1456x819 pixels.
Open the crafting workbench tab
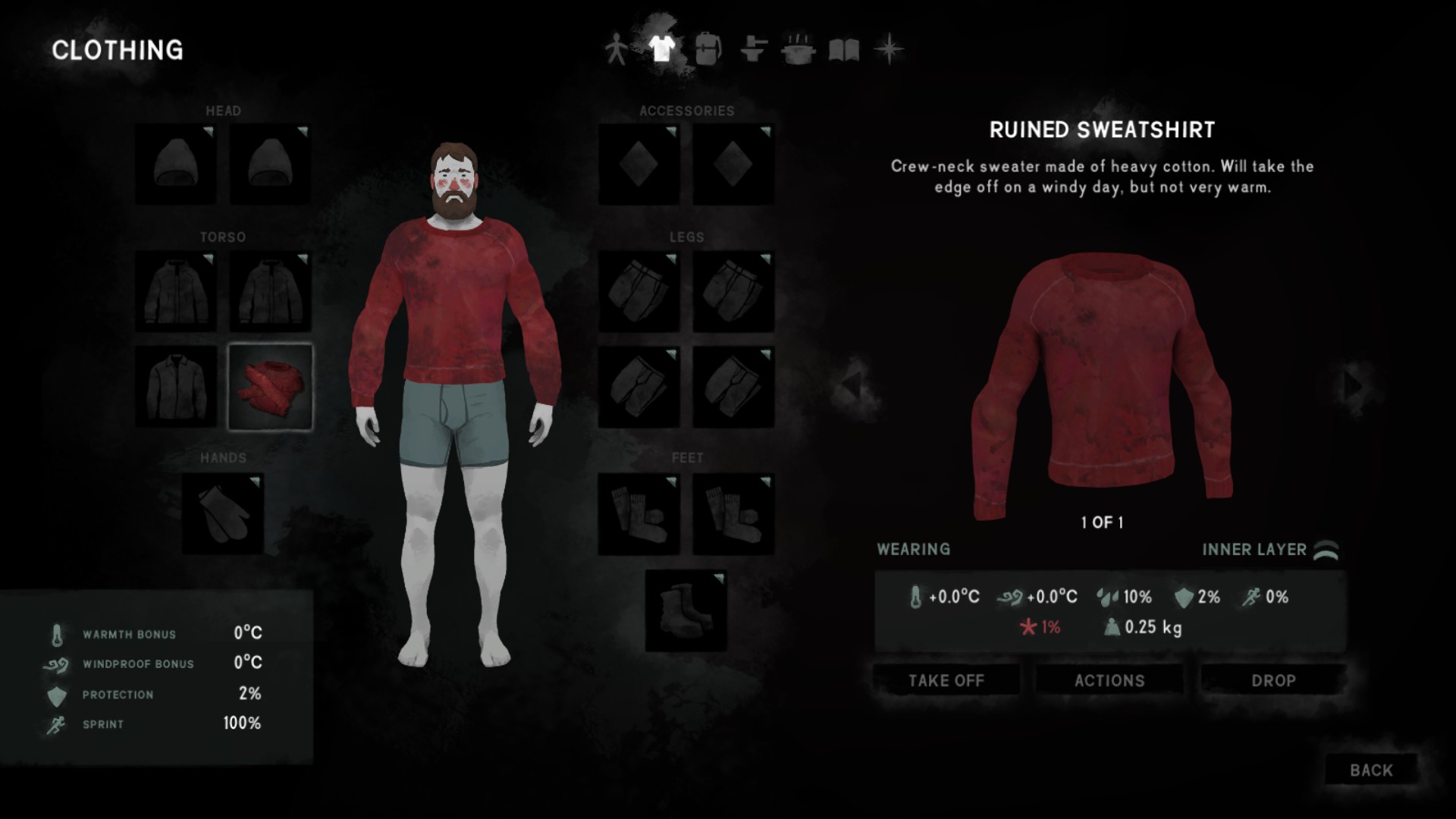(753, 50)
